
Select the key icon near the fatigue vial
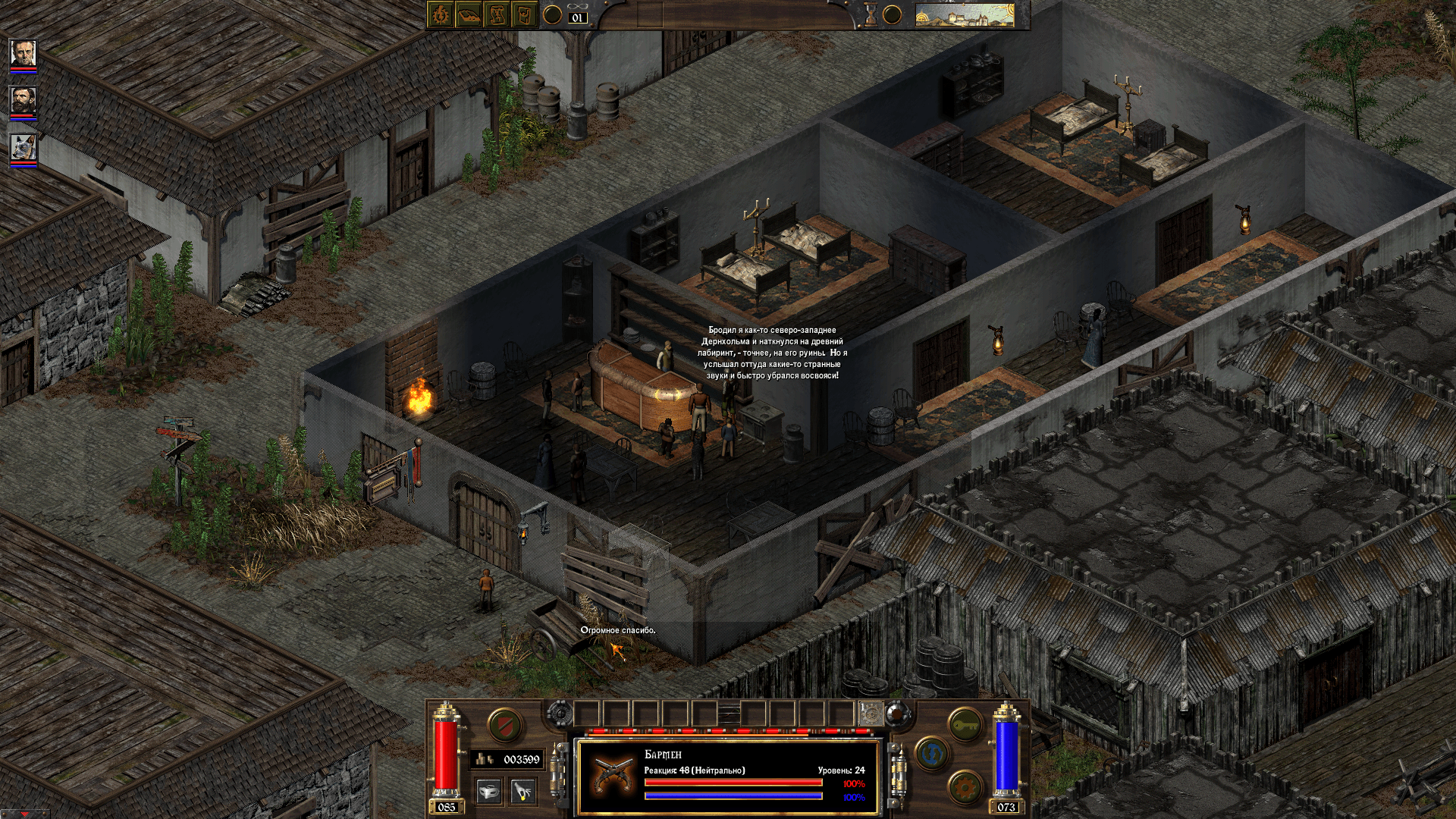coord(965,724)
